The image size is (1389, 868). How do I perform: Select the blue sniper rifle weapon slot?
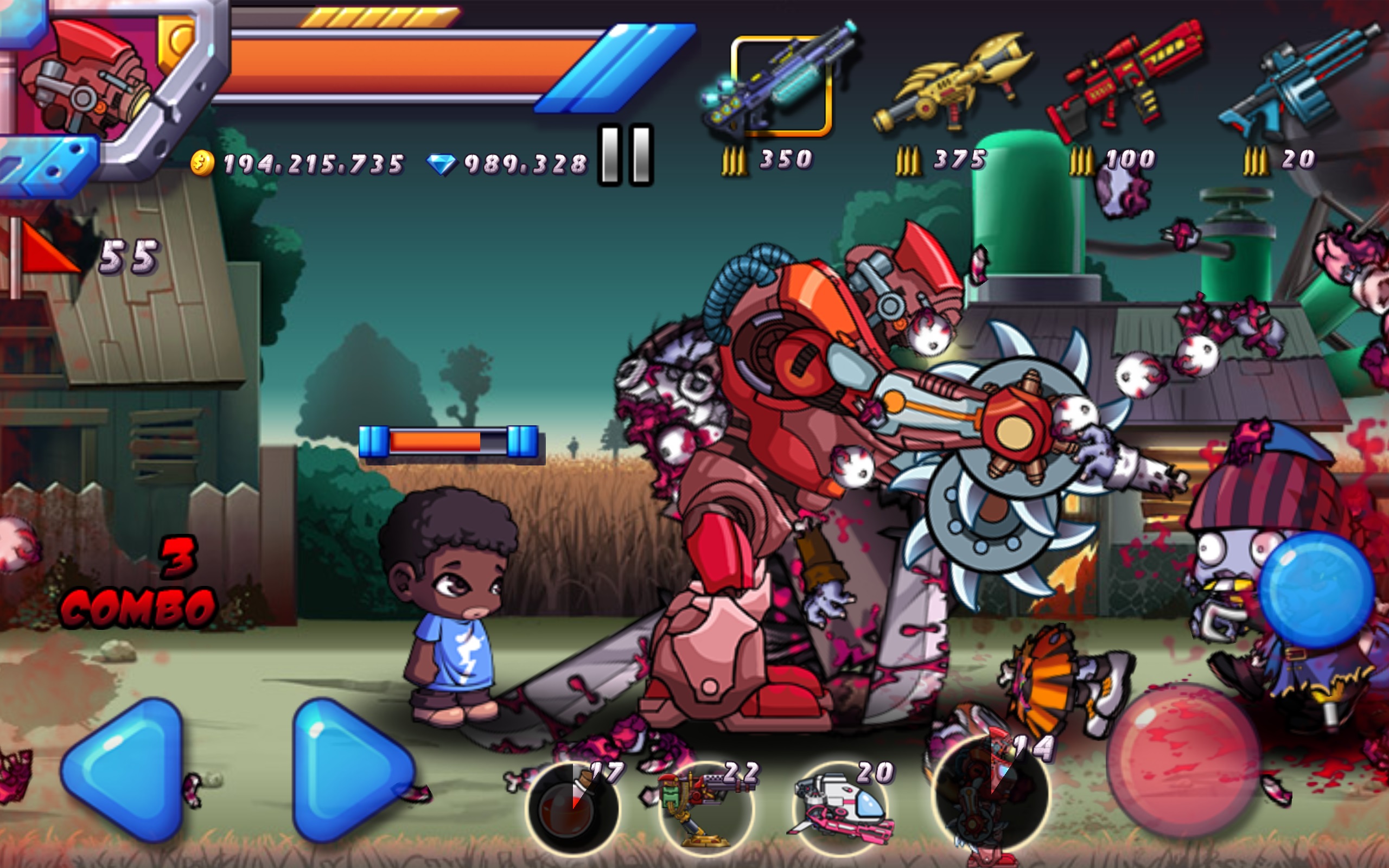pos(1303,75)
